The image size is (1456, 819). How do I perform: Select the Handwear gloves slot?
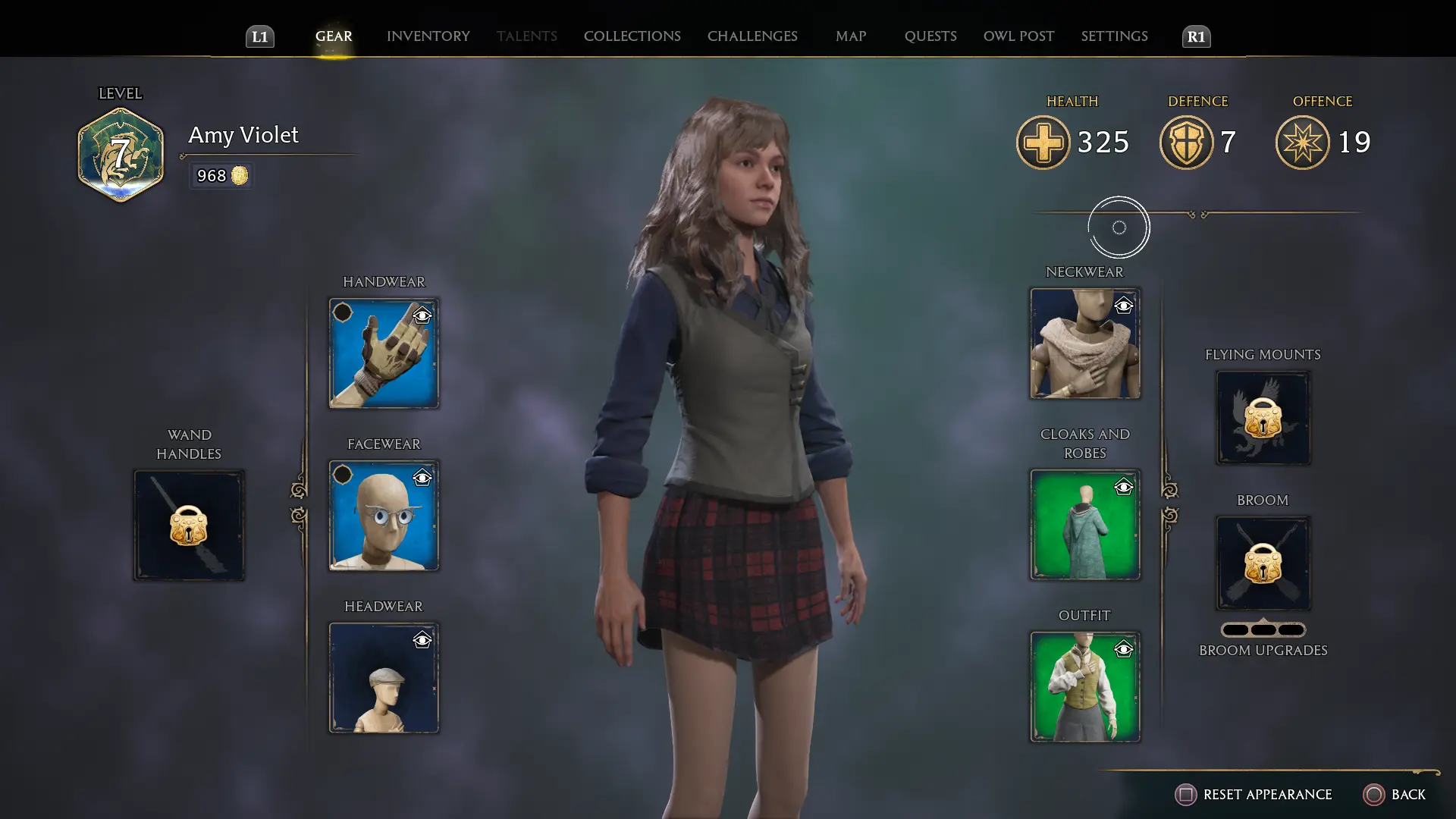[x=383, y=353]
